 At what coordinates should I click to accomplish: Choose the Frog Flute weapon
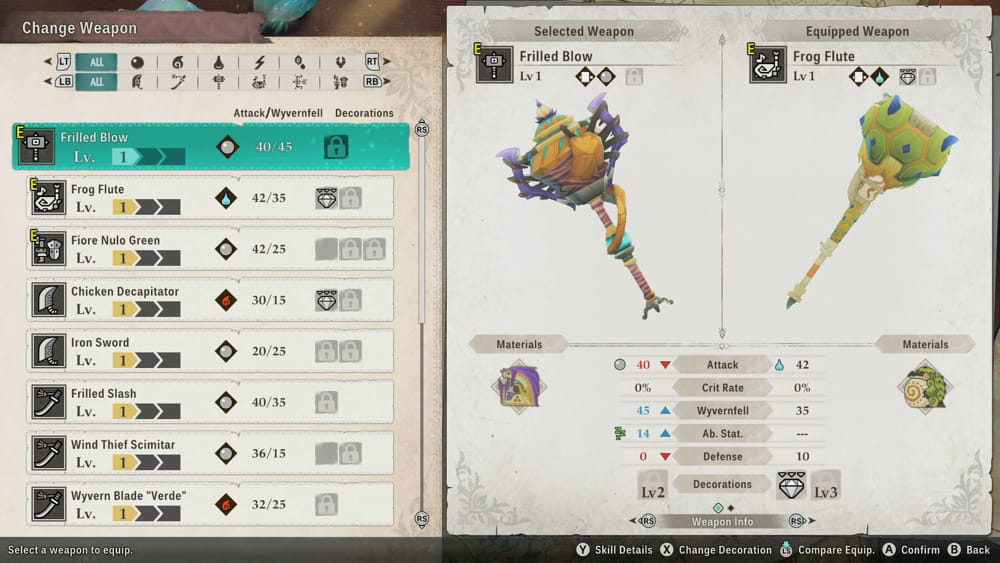(210, 198)
